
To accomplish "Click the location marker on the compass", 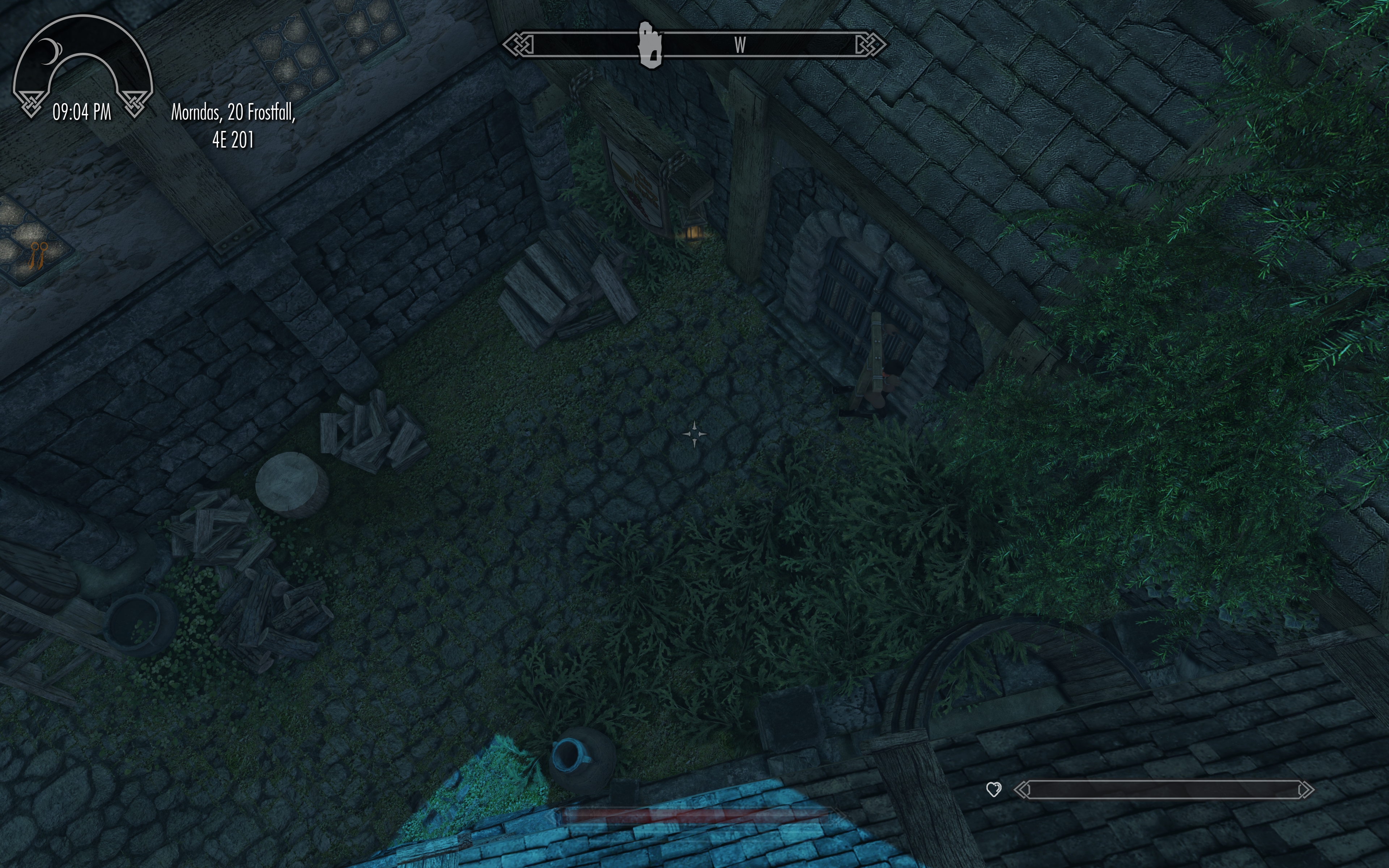I will tap(650, 45).
